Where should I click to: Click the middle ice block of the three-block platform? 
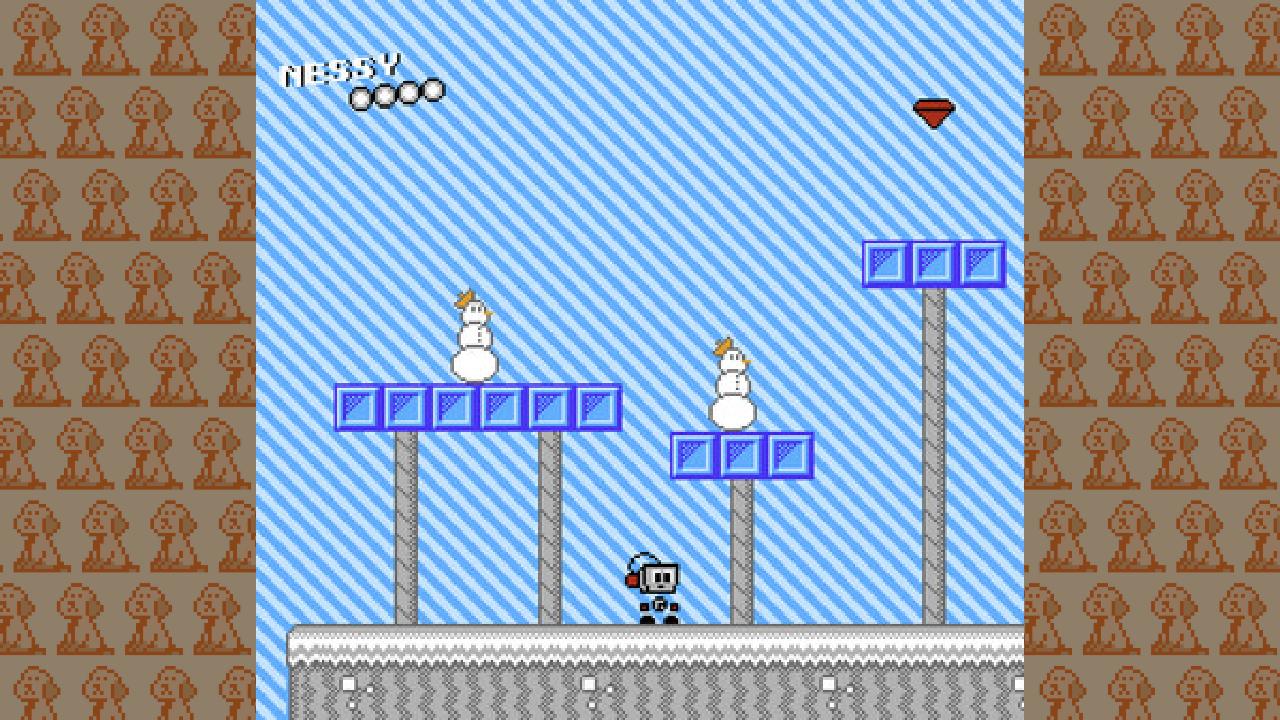click(x=740, y=455)
